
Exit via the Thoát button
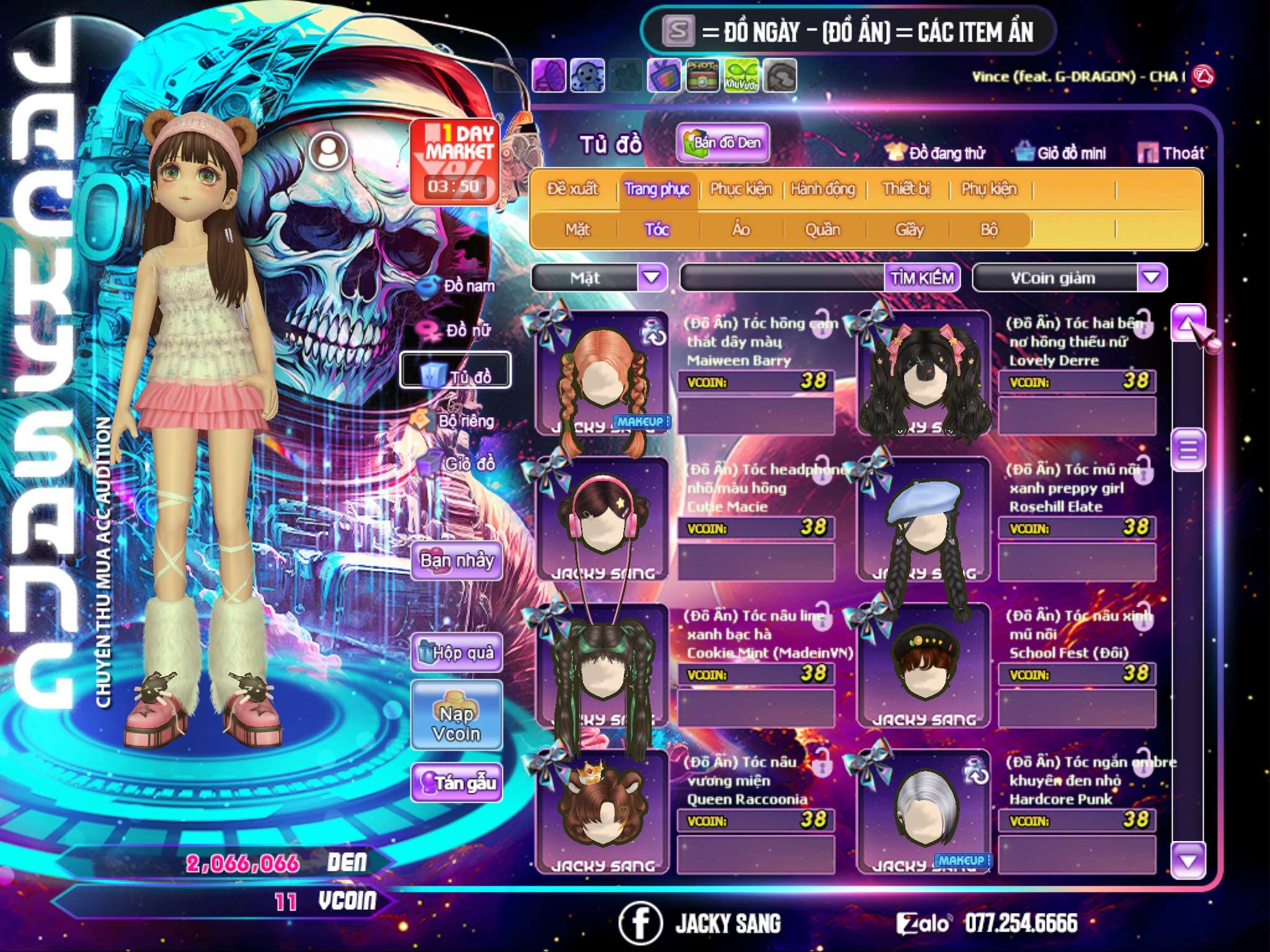click(x=1172, y=153)
